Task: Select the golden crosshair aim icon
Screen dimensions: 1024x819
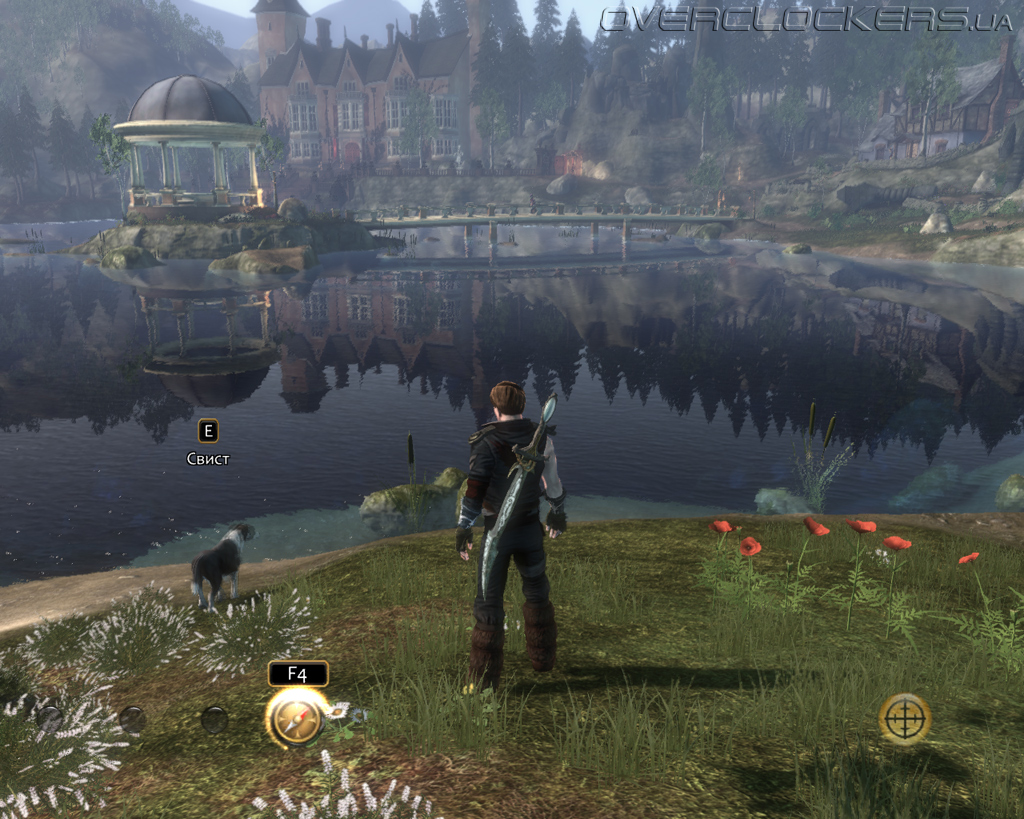Action: point(904,718)
